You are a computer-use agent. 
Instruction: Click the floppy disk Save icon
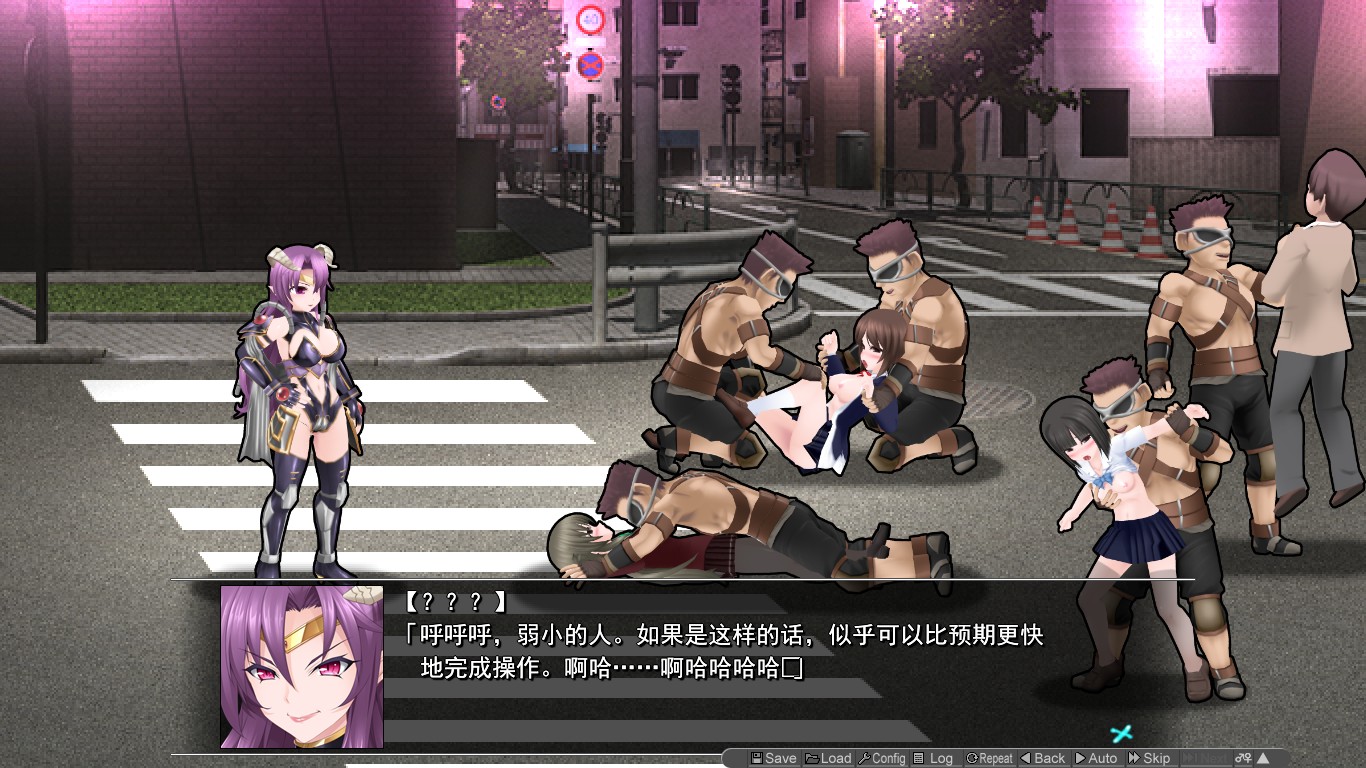tap(758, 757)
